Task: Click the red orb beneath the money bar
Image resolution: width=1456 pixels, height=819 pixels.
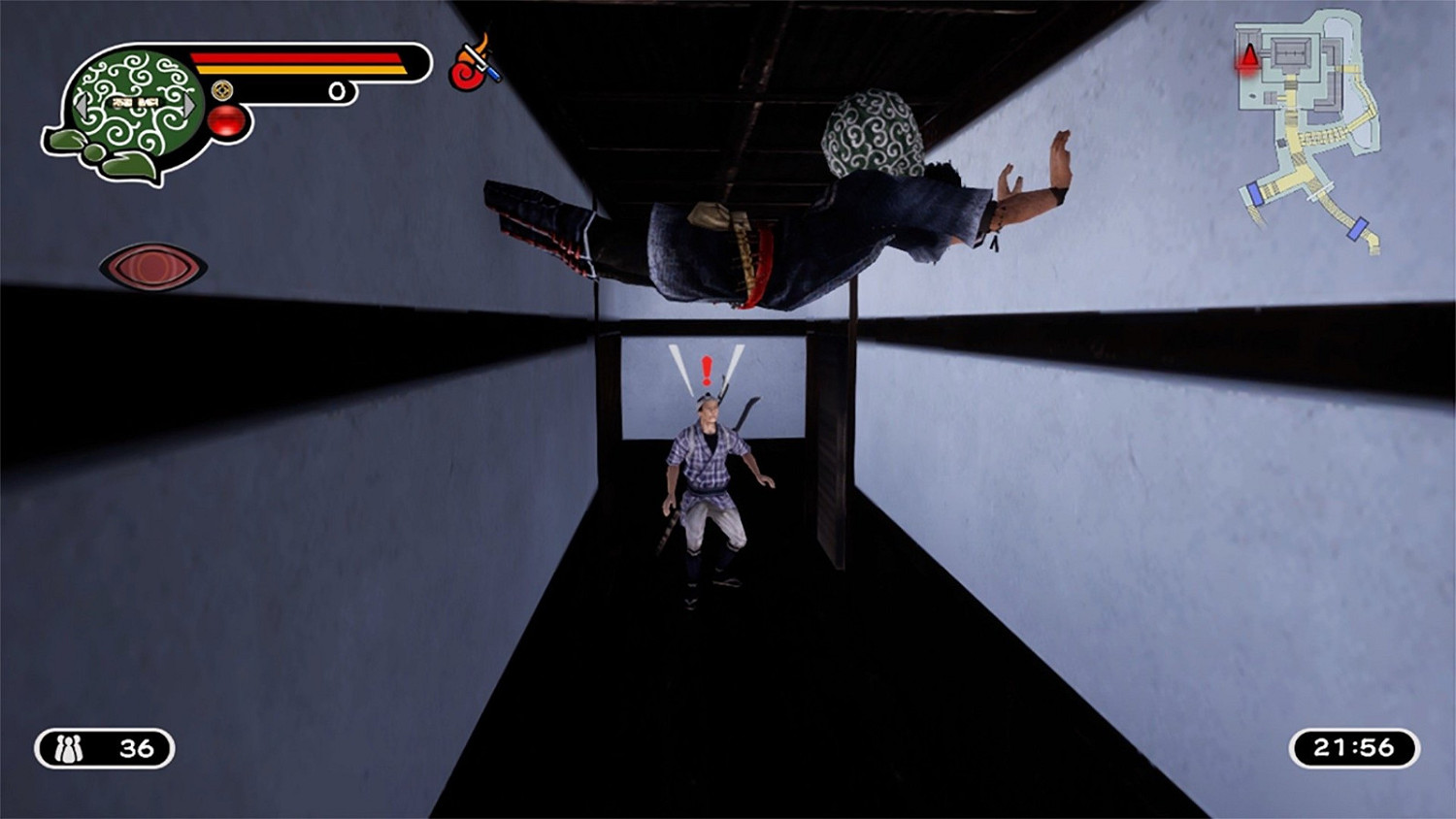Action: 229,120
